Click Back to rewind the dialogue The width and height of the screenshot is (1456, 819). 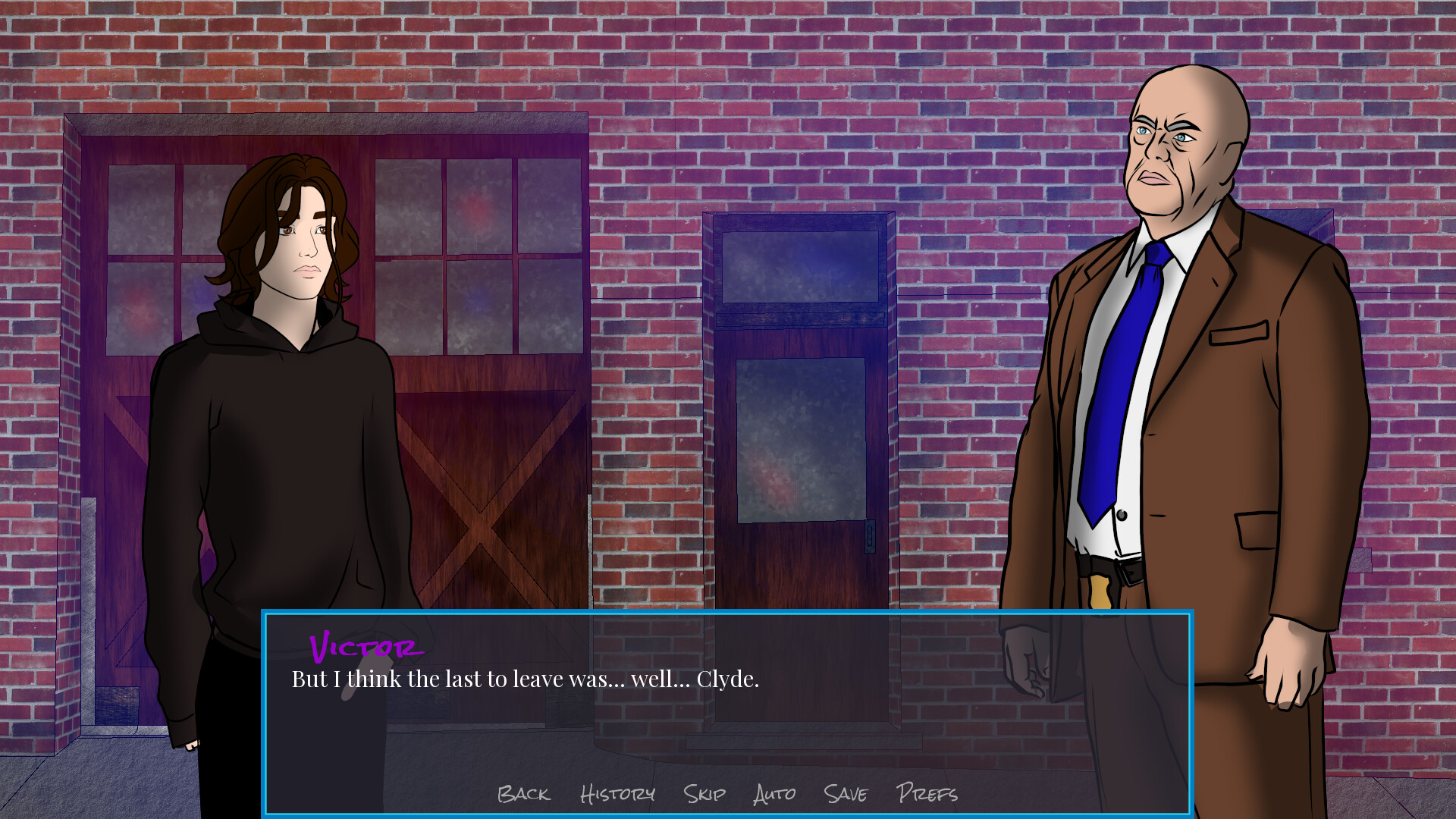click(524, 795)
